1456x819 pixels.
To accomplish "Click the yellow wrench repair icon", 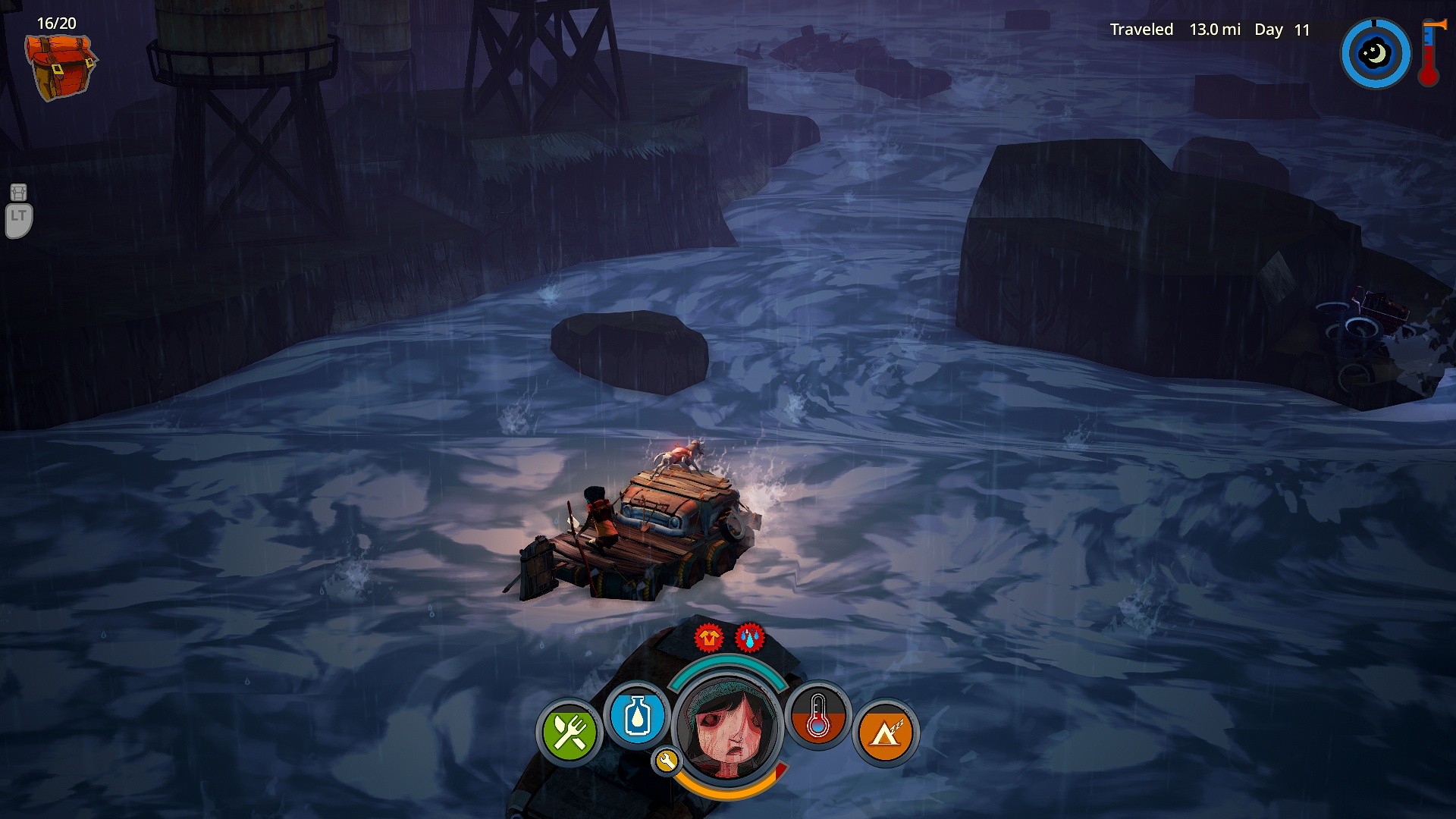I will 667,761.
